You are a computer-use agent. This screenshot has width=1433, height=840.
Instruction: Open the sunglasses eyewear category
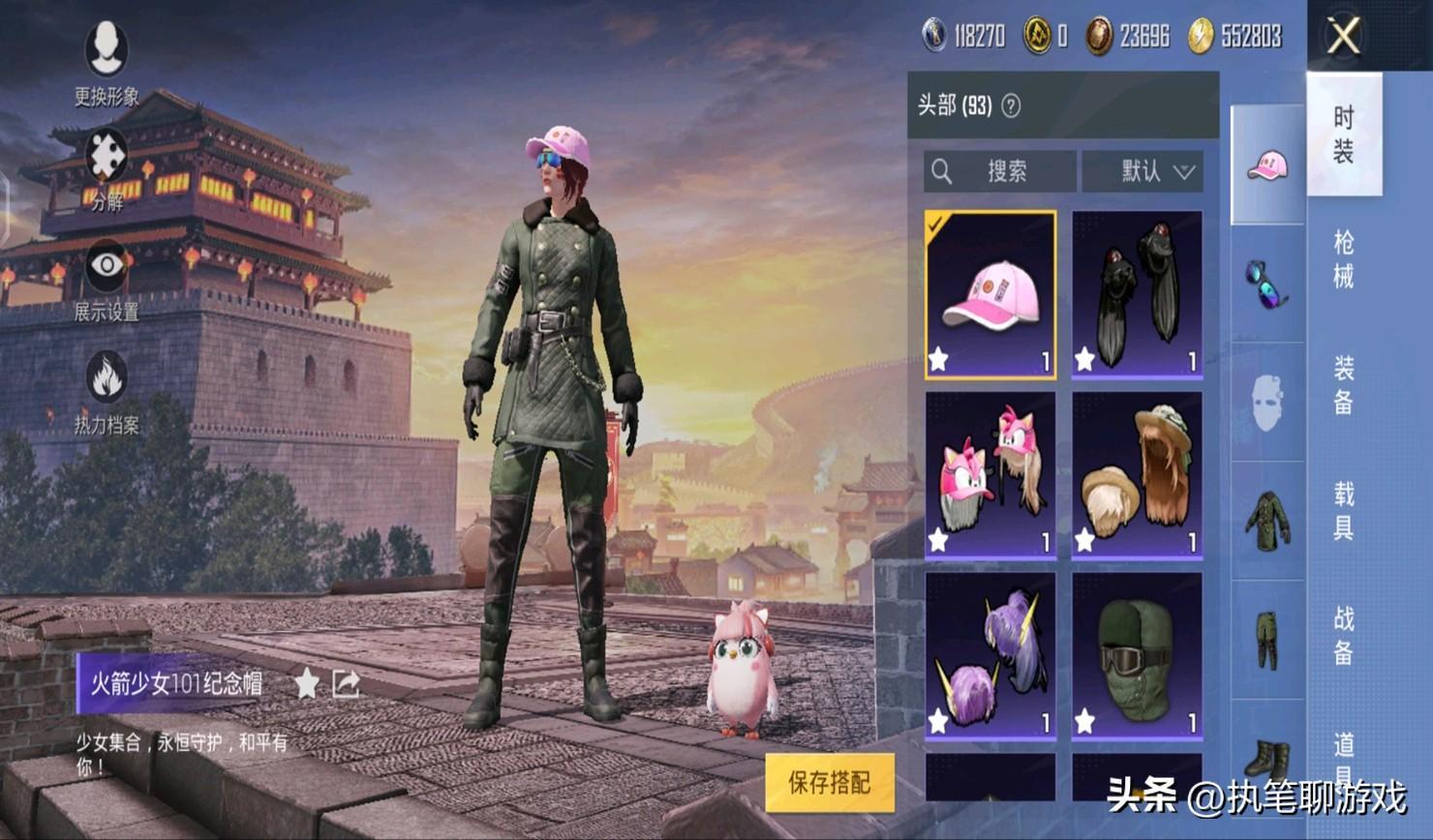[x=1267, y=285]
